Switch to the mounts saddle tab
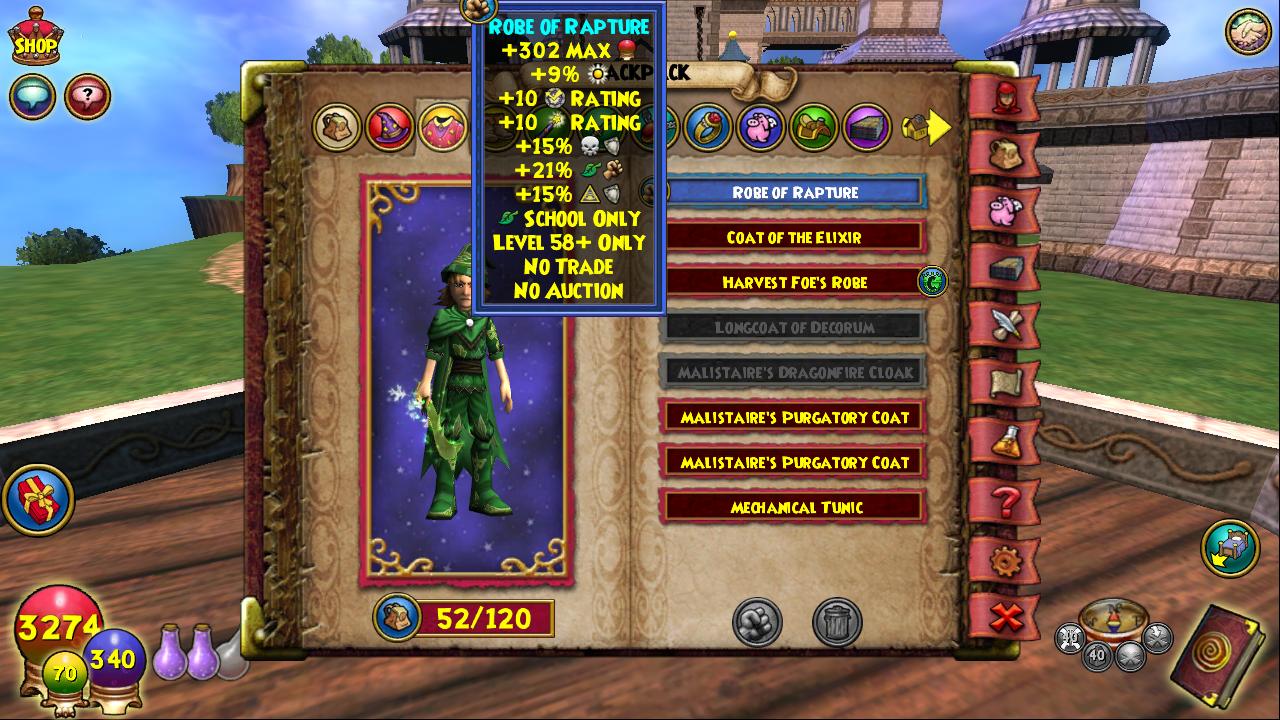 pos(814,127)
